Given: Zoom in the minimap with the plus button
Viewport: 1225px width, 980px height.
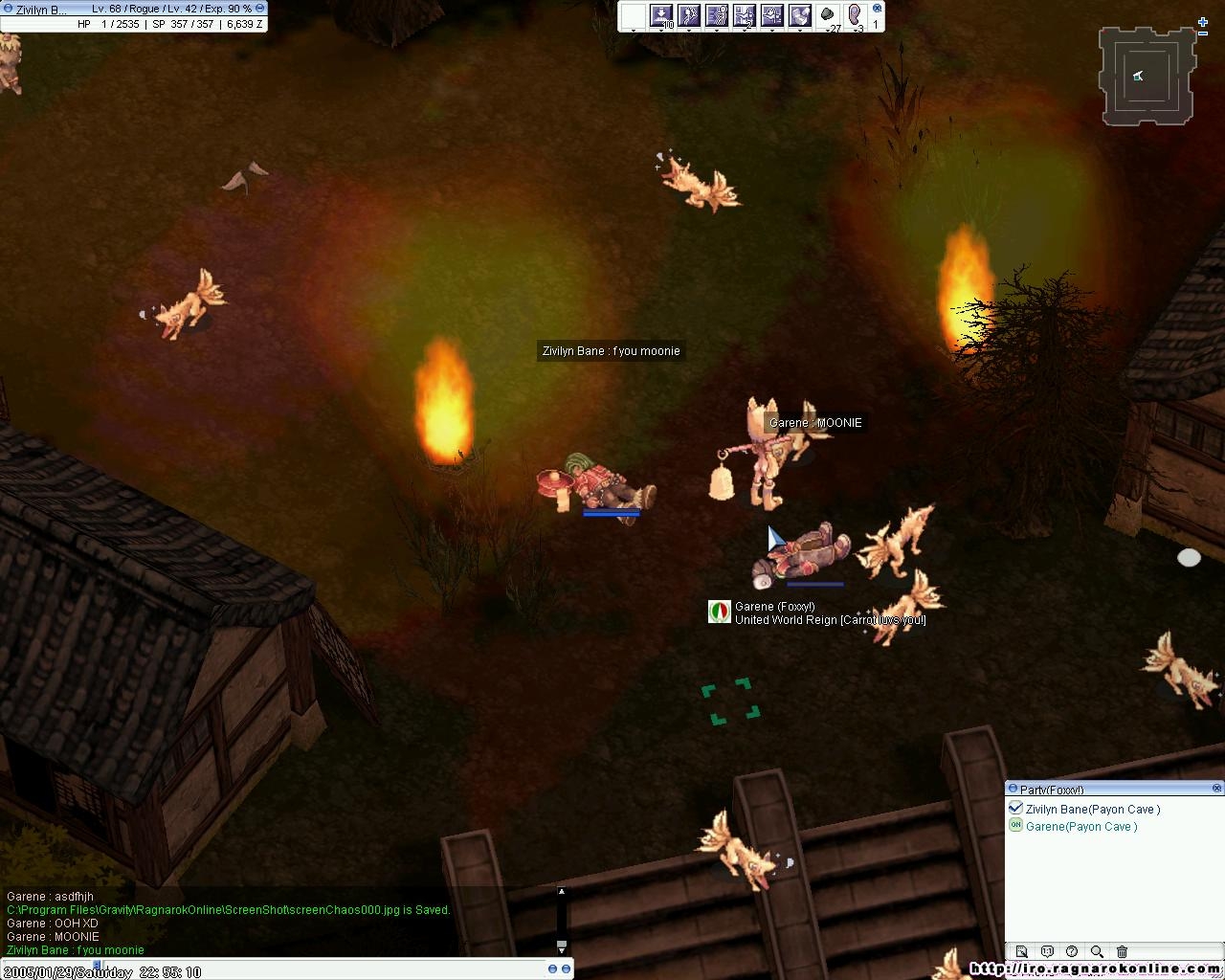Looking at the screenshot, I should click(x=1204, y=21).
